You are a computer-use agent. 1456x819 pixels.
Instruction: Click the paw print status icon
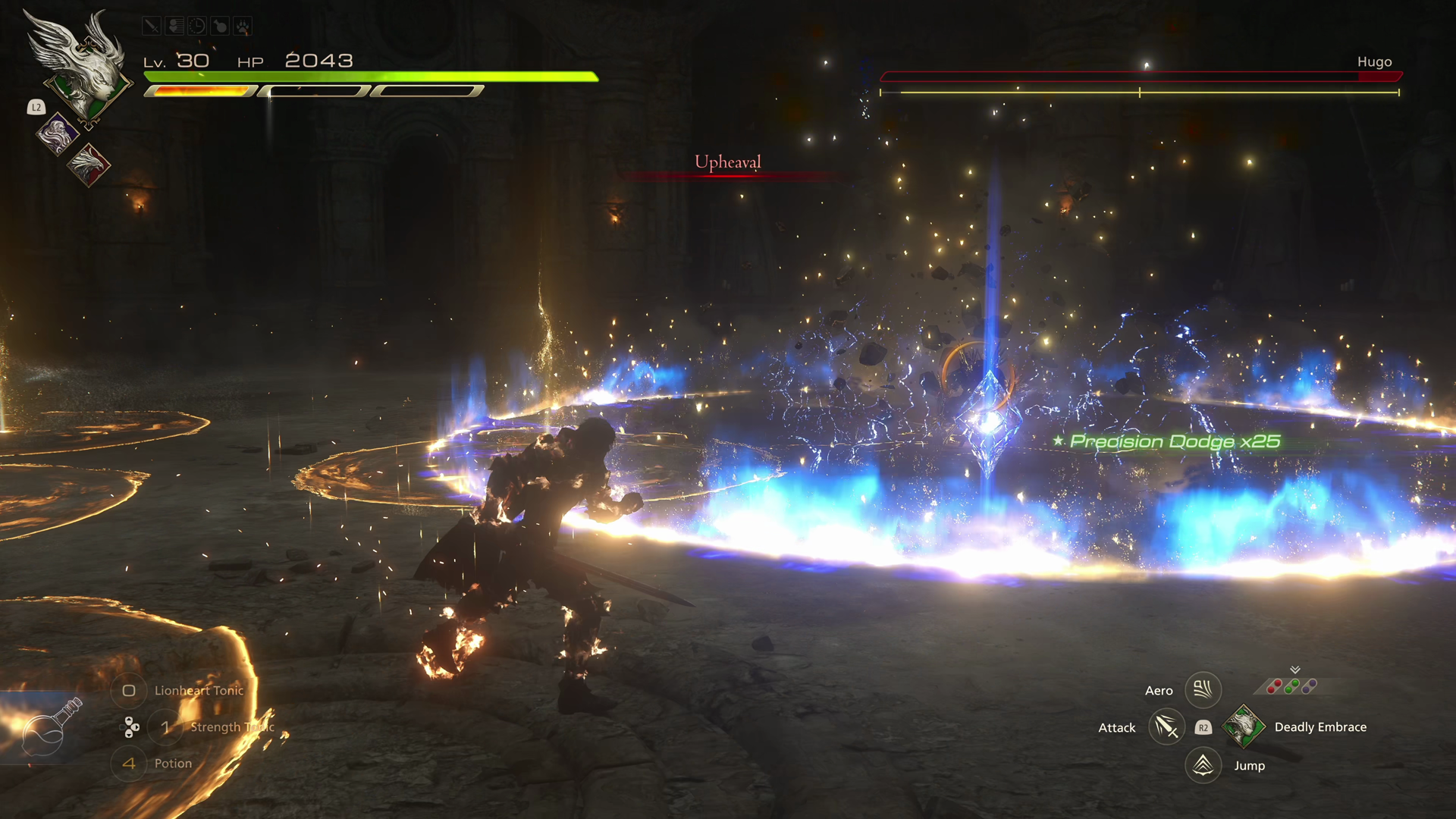[243, 27]
